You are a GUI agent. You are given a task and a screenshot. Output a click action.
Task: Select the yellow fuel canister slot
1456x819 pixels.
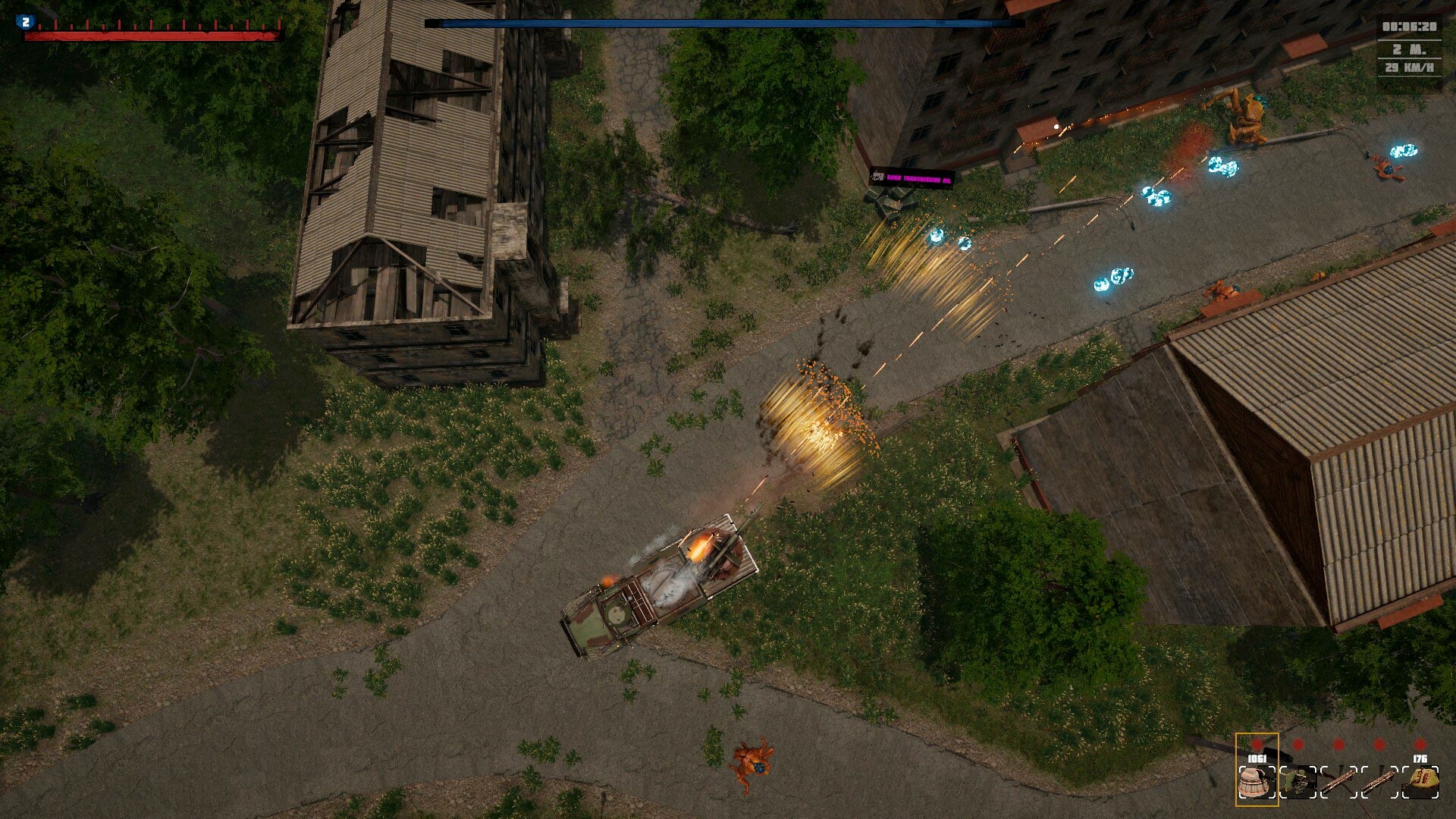click(x=1420, y=781)
